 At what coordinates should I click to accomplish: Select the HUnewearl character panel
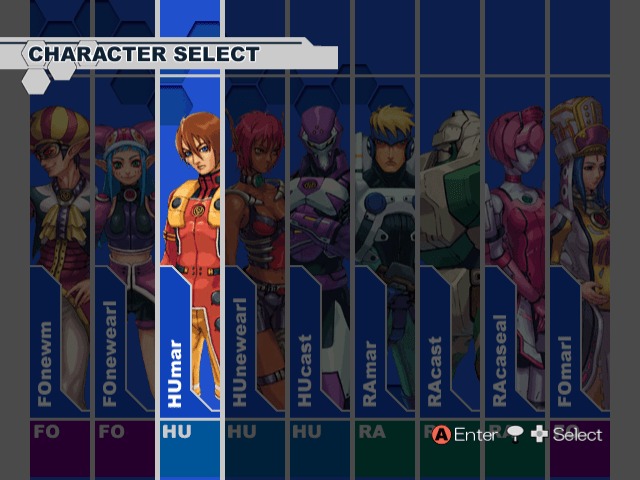pyautogui.click(x=255, y=250)
